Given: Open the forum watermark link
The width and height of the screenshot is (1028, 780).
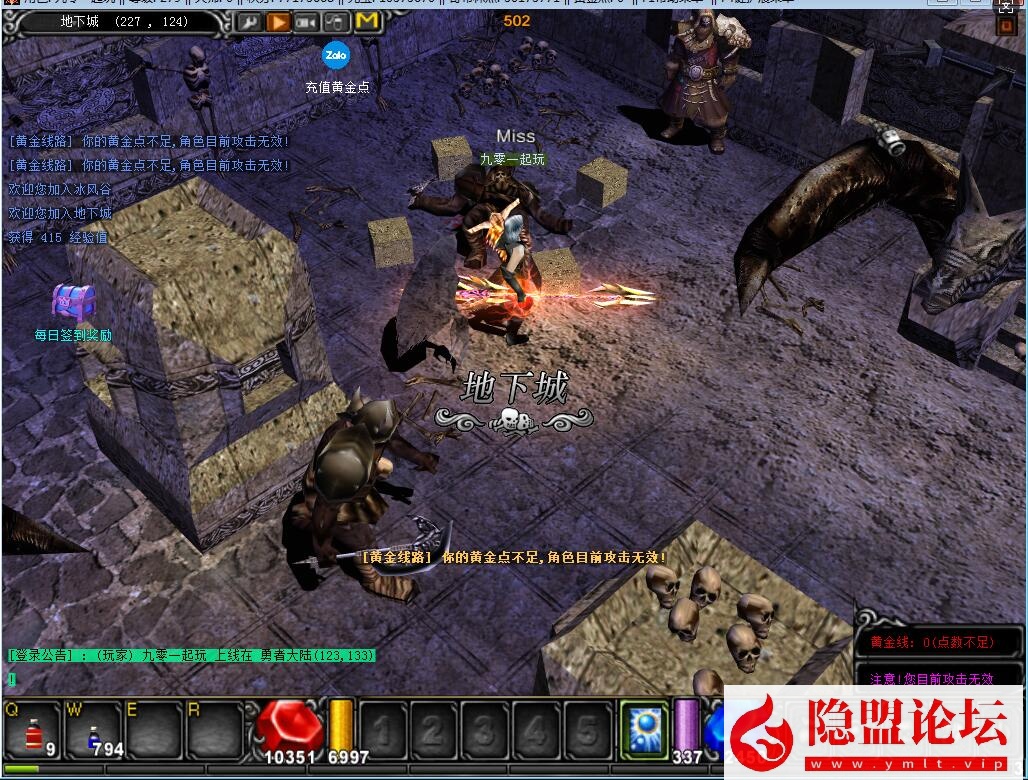Looking at the screenshot, I should pos(875,733).
